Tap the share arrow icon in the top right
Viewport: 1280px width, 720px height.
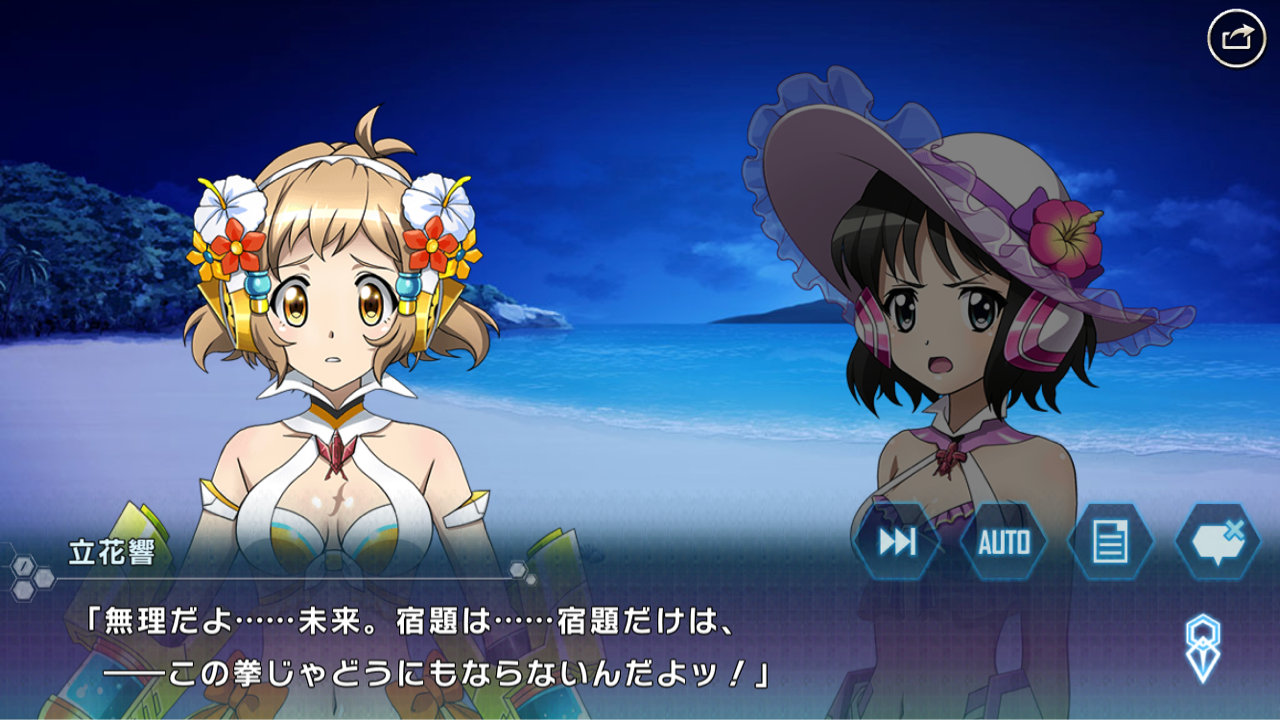click(x=1237, y=36)
